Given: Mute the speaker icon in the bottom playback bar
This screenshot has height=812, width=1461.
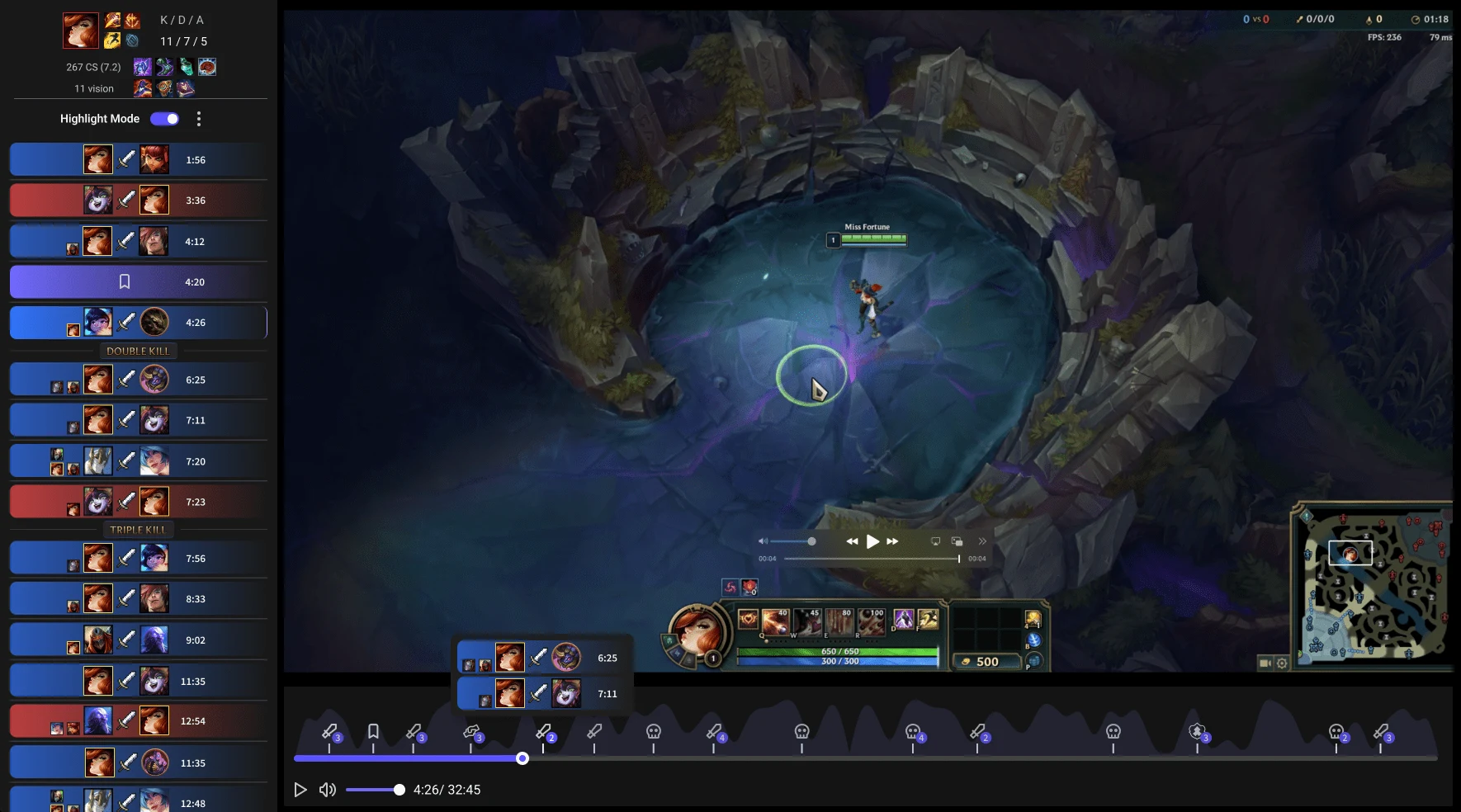Looking at the screenshot, I should pos(327,790).
